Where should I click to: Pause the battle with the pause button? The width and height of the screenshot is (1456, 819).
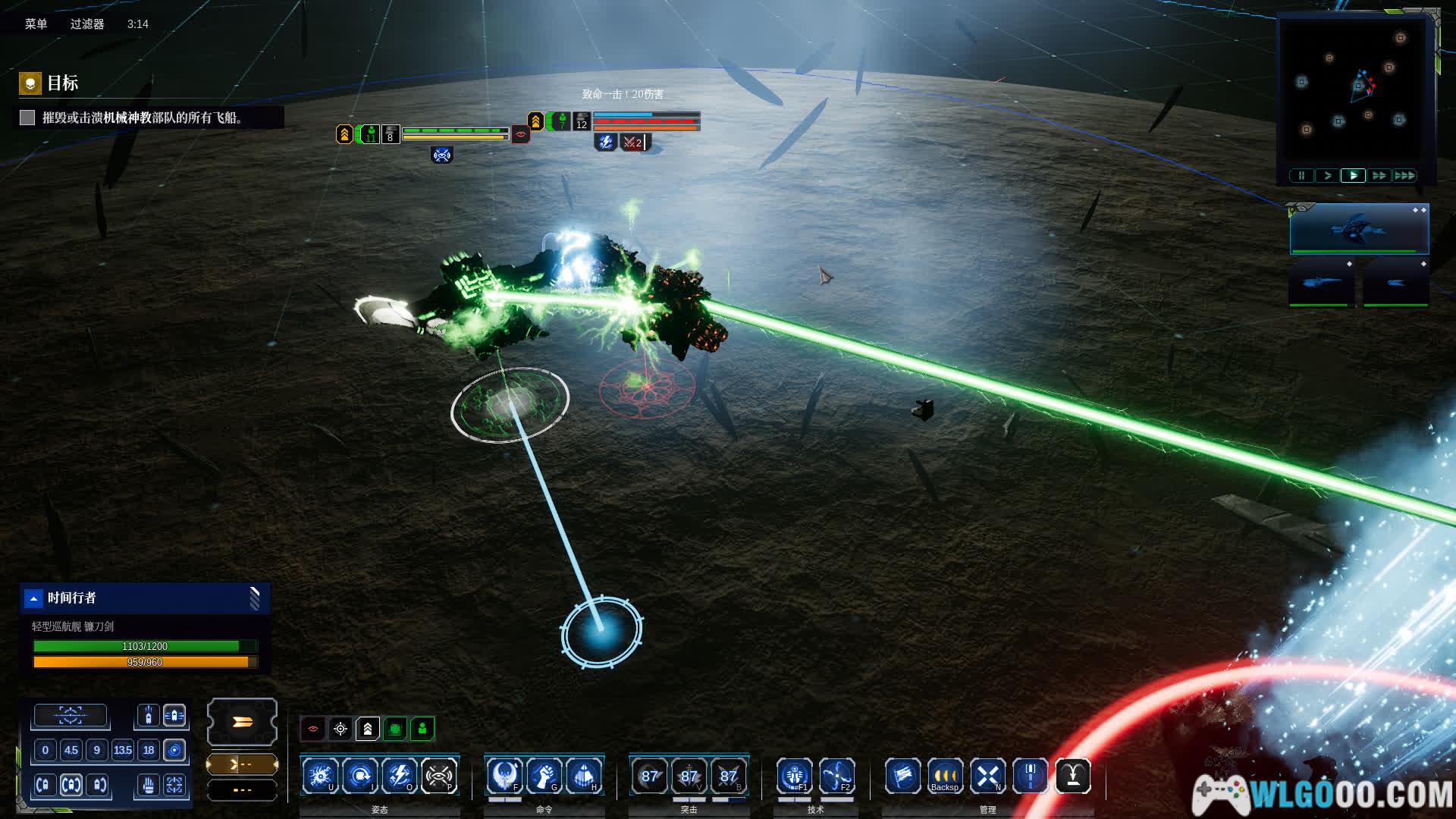pos(1301,176)
